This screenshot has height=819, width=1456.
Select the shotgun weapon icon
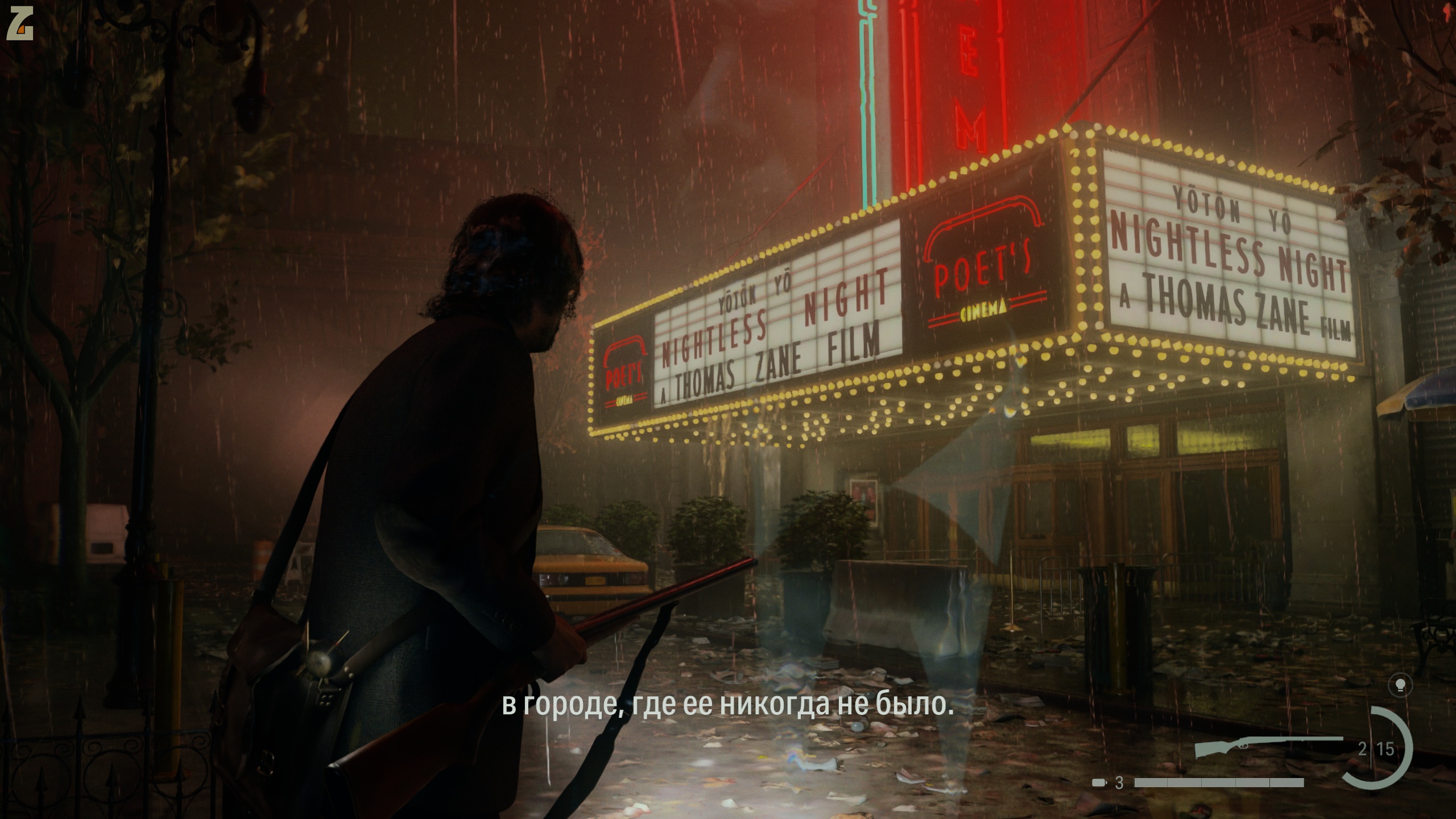click(x=1268, y=746)
